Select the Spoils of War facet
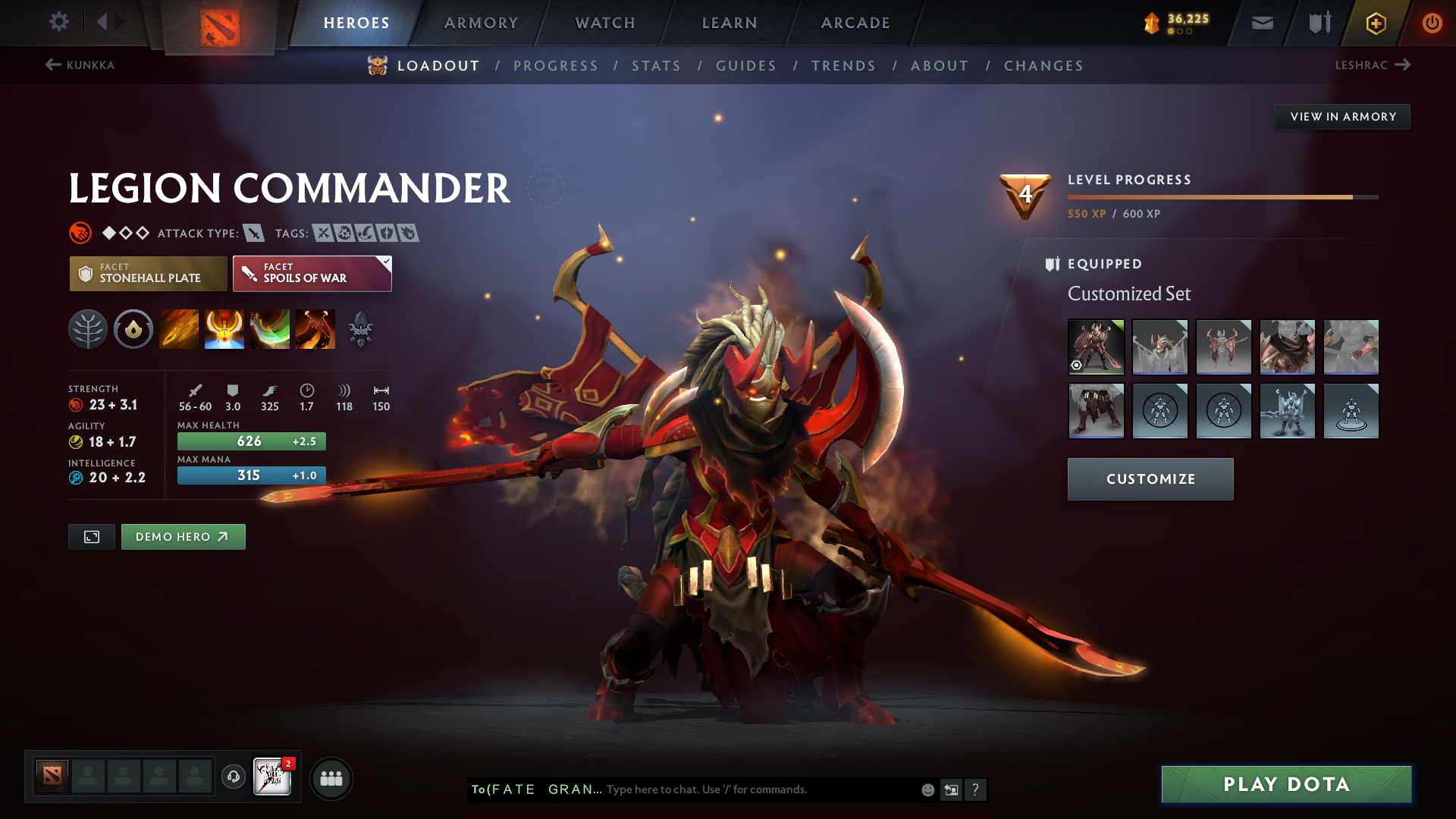 click(312, 273)
